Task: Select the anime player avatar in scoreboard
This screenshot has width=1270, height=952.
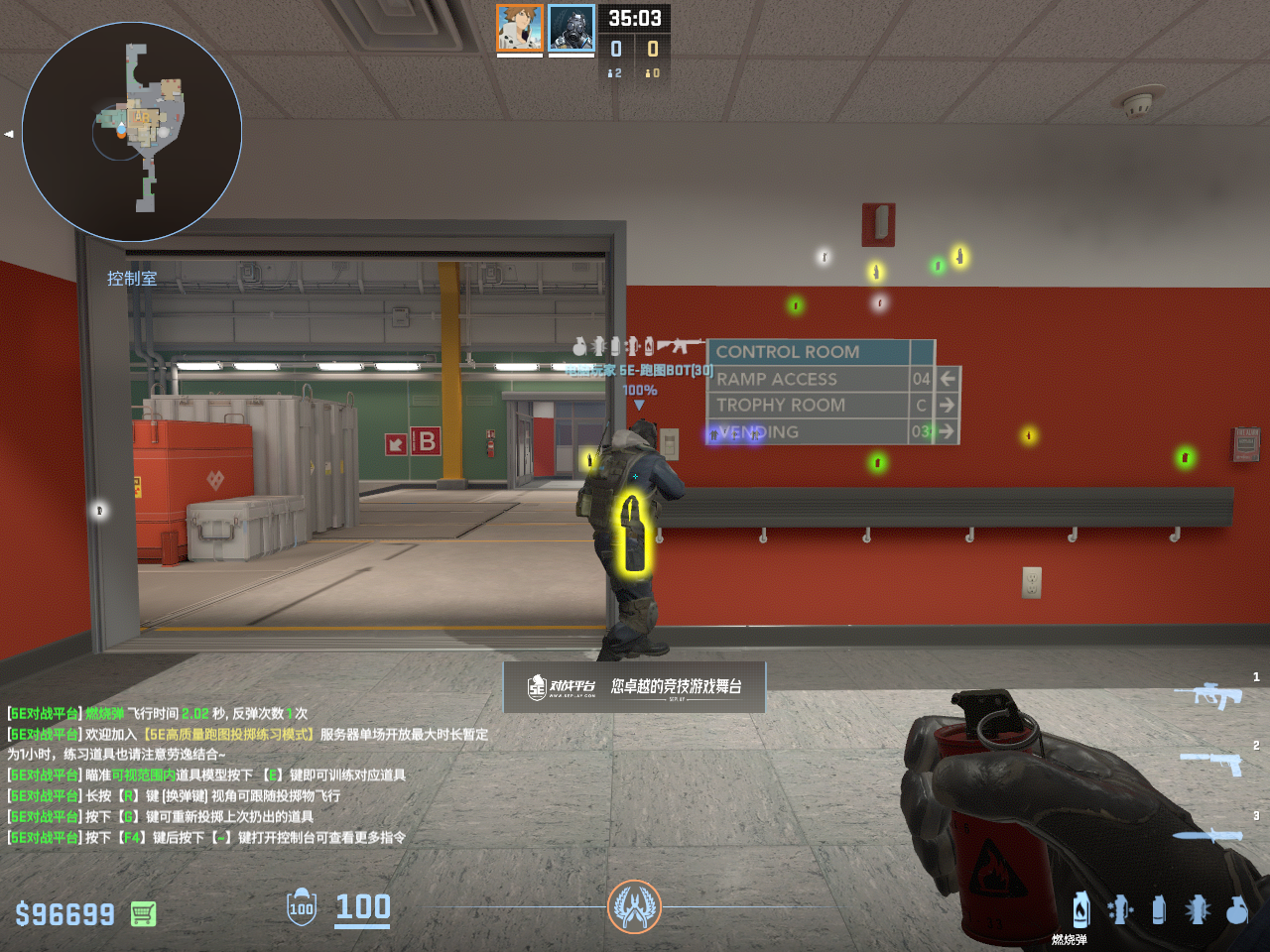Action: pos(519,28)
